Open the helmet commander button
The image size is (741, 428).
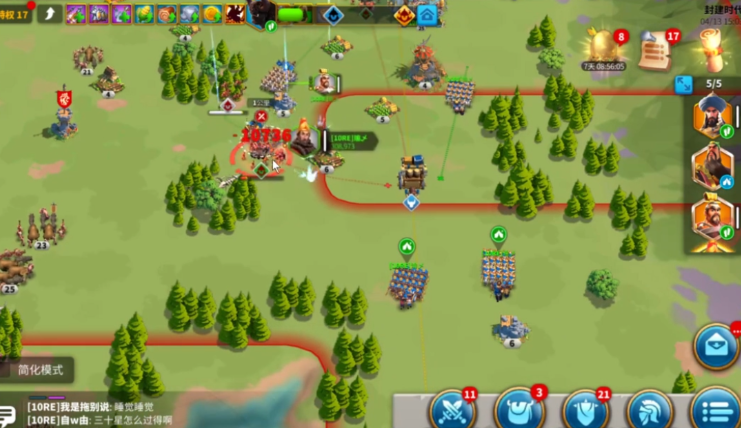pos(649,410)
